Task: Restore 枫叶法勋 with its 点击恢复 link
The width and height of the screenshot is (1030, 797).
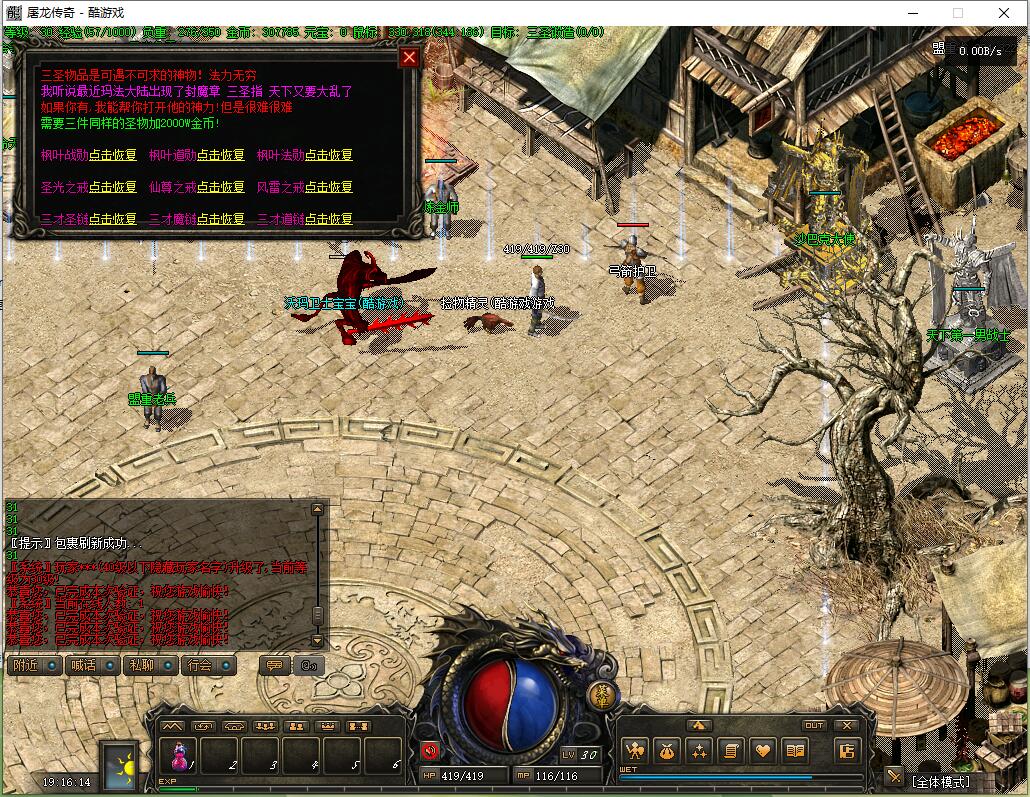Action: coord(329,155)
